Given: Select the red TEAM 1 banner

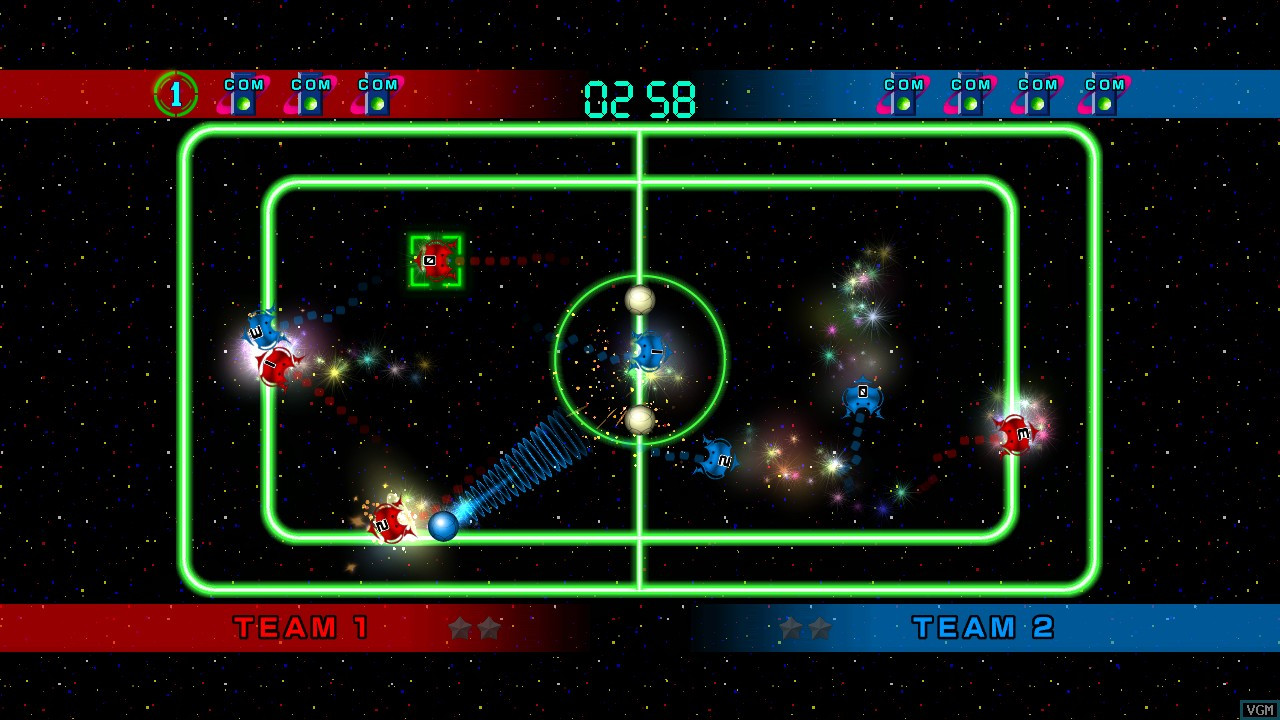Looking at the screenshot, I should tap(301, 628).
